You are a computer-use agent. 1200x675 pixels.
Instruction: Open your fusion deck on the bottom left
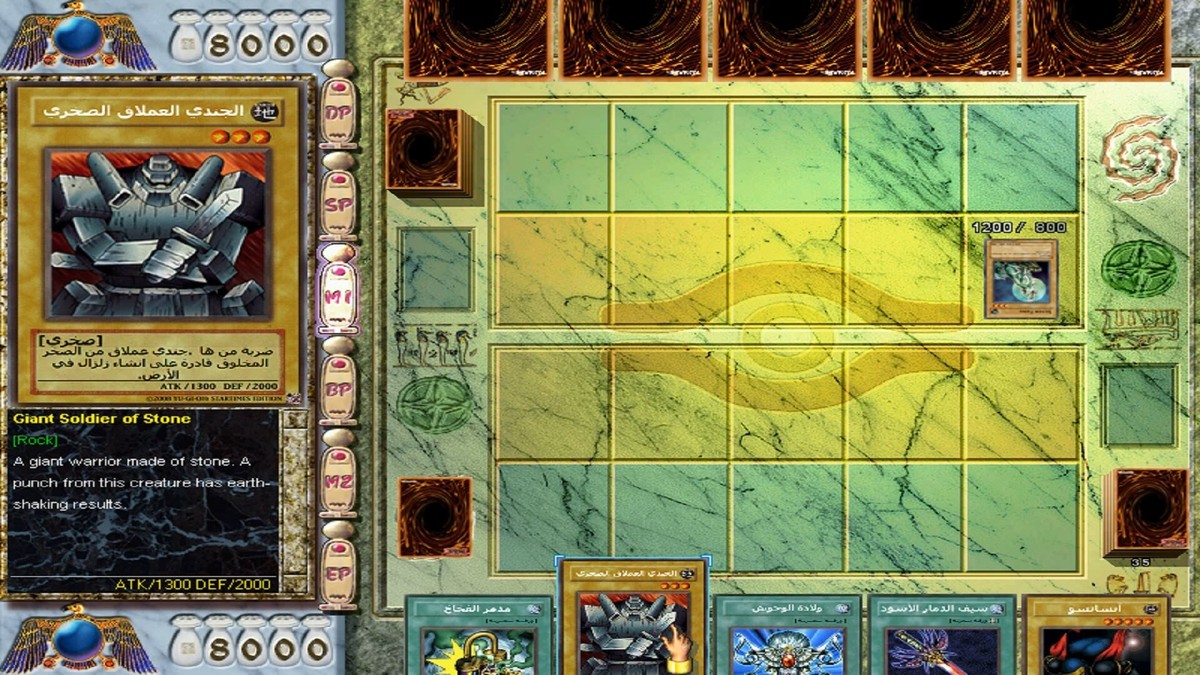(435, 517)
